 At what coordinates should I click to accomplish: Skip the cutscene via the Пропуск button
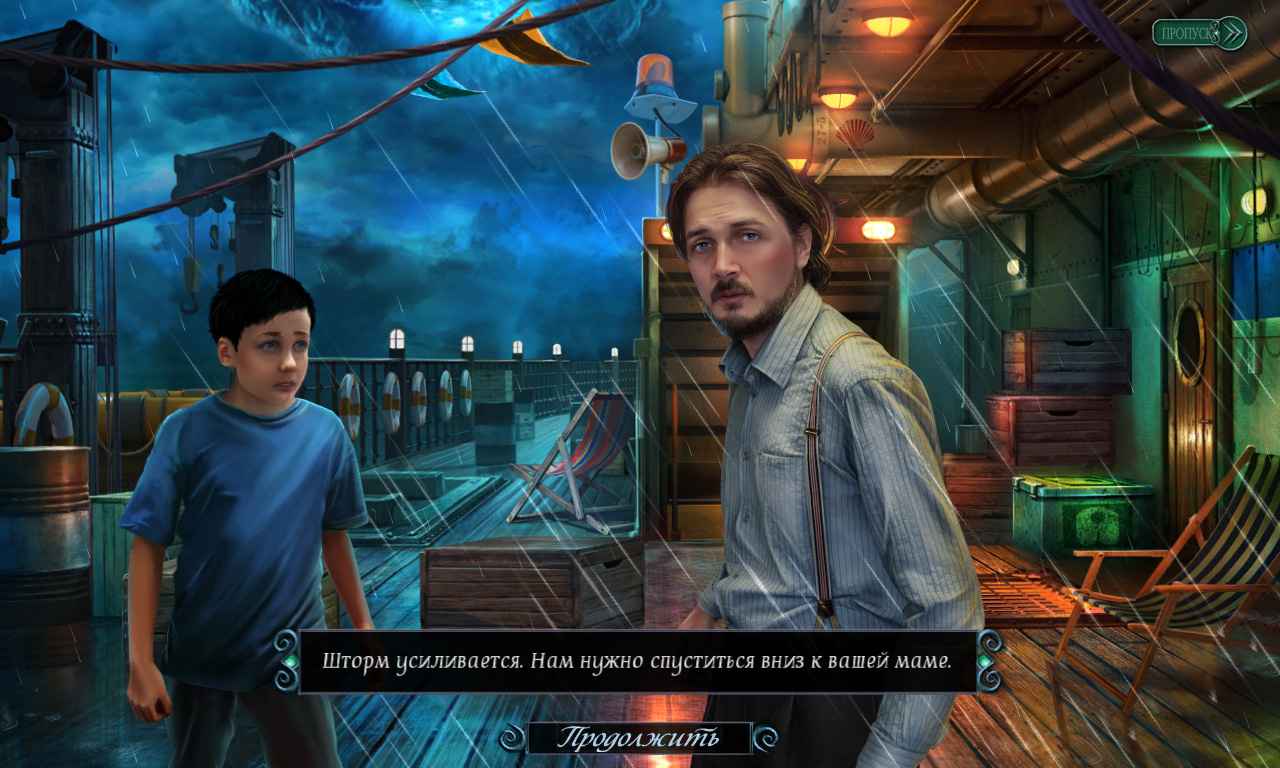(x=1198, y=33)
